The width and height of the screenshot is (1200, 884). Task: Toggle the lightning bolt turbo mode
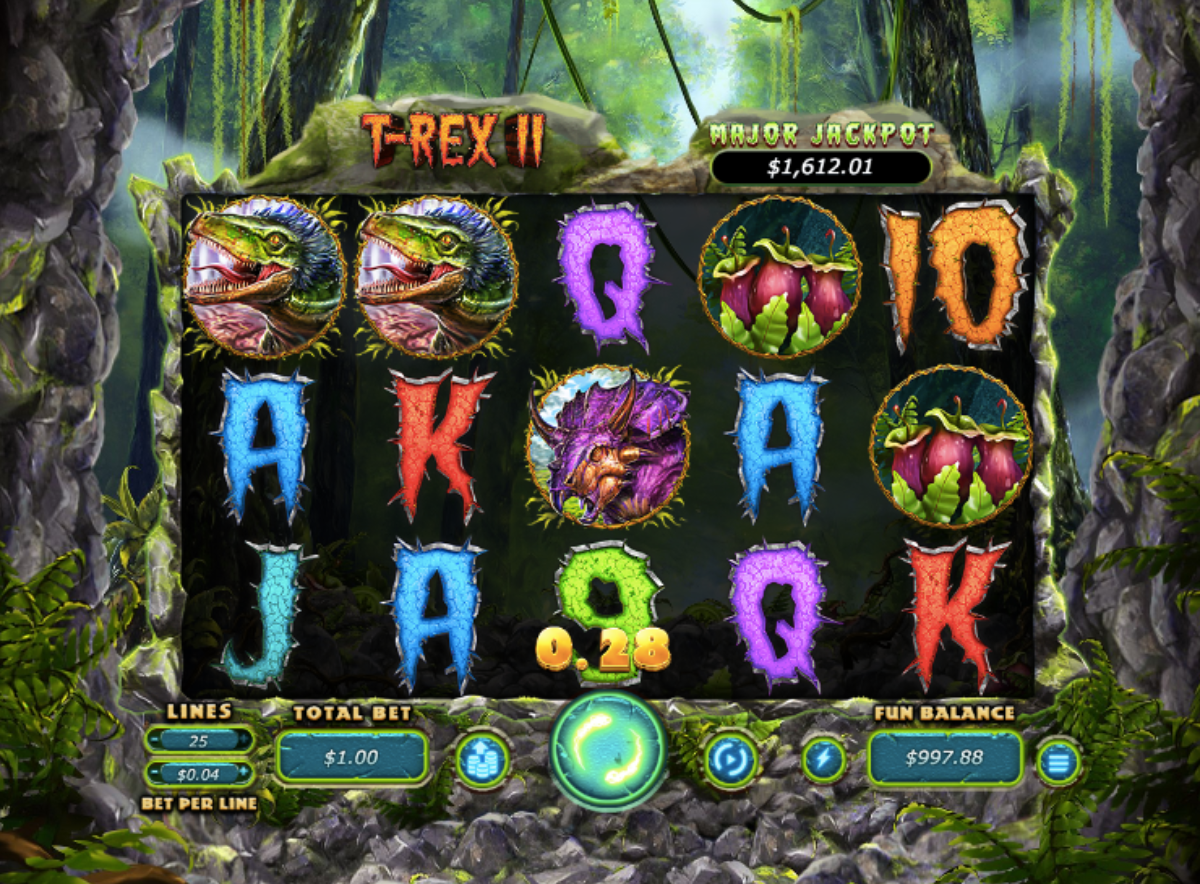[x=824, y=759]
